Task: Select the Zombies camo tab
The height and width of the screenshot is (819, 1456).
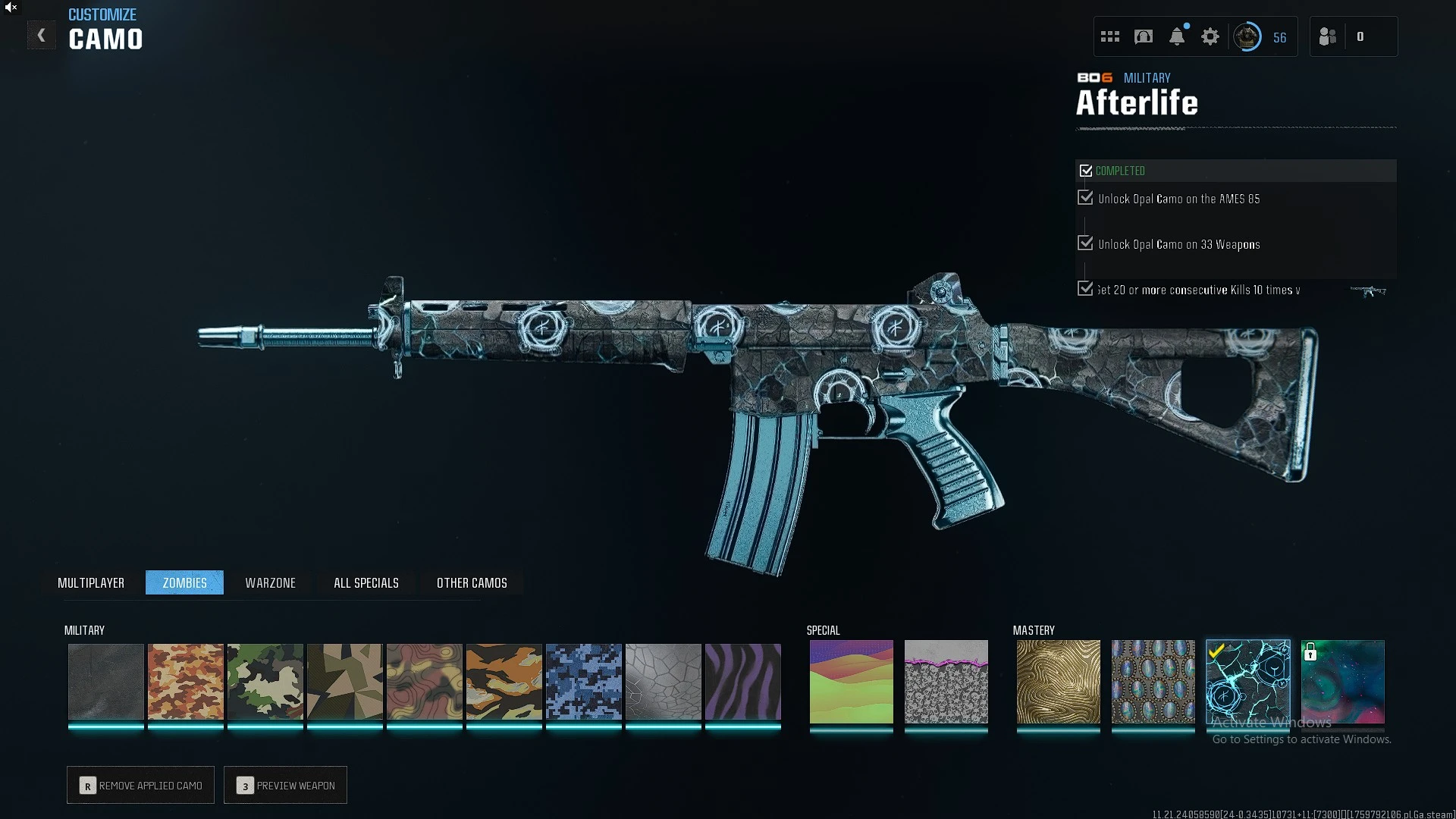Action: [184, 582]
